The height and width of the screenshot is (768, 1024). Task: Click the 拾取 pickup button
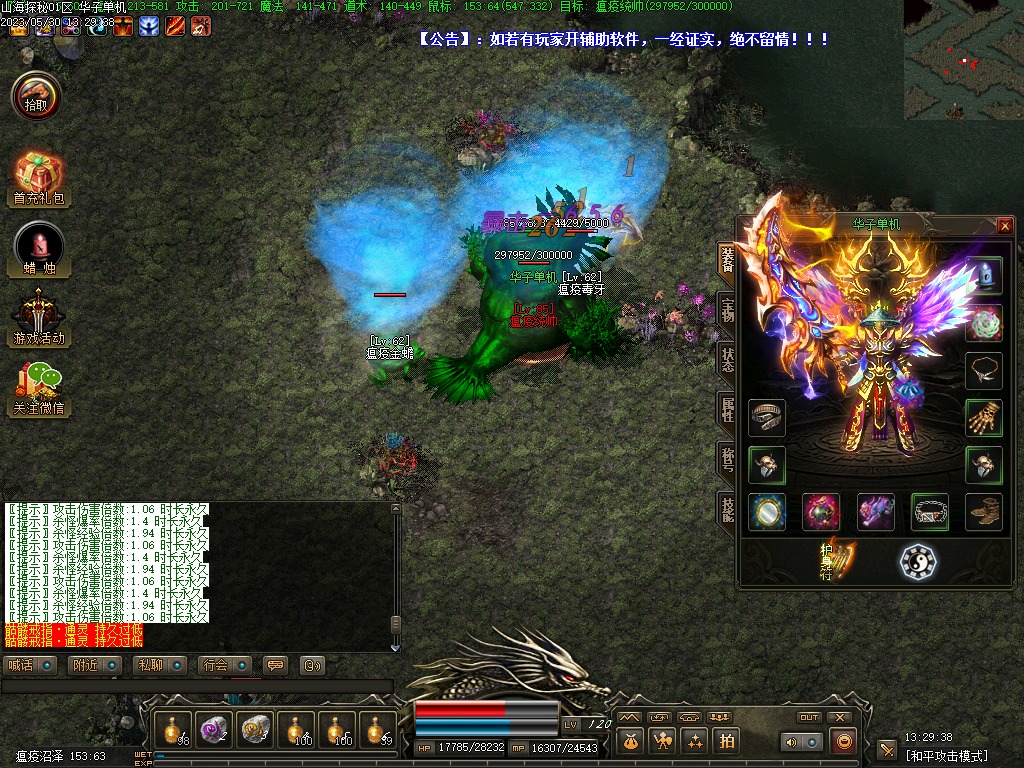click(36, 96)
